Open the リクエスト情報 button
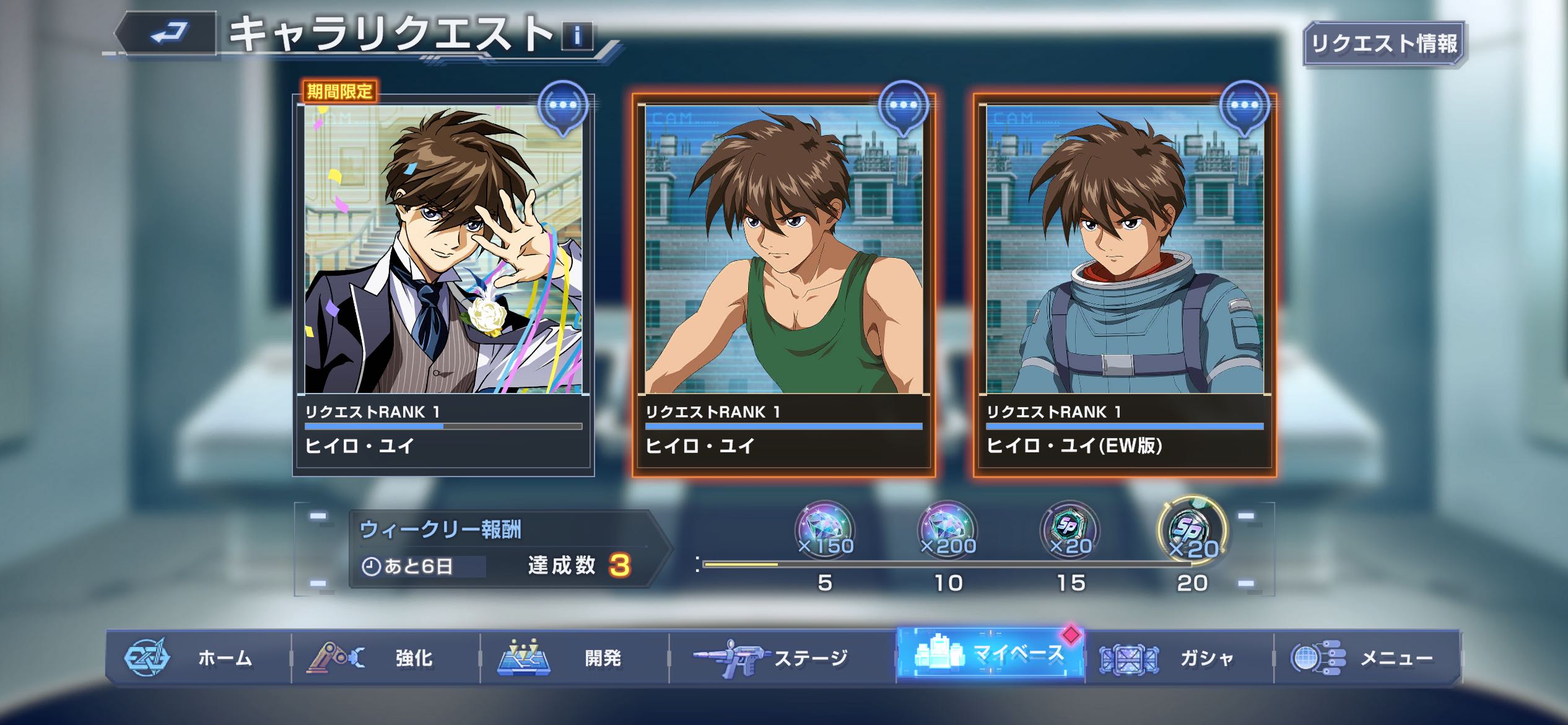 pyautogui.click(x=1384, y=43)
